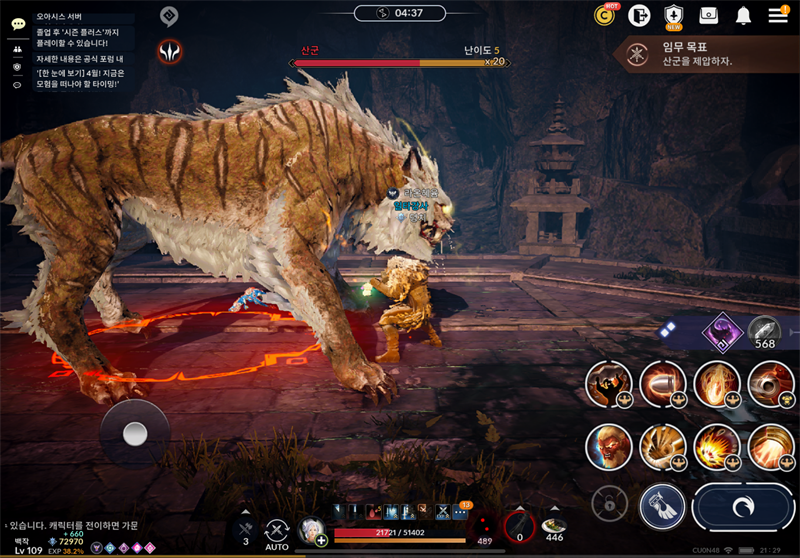The height and width of the screenshot is (558, 800).
Task: Expand the buff list ellipsis button
Action: pos(459,511)
